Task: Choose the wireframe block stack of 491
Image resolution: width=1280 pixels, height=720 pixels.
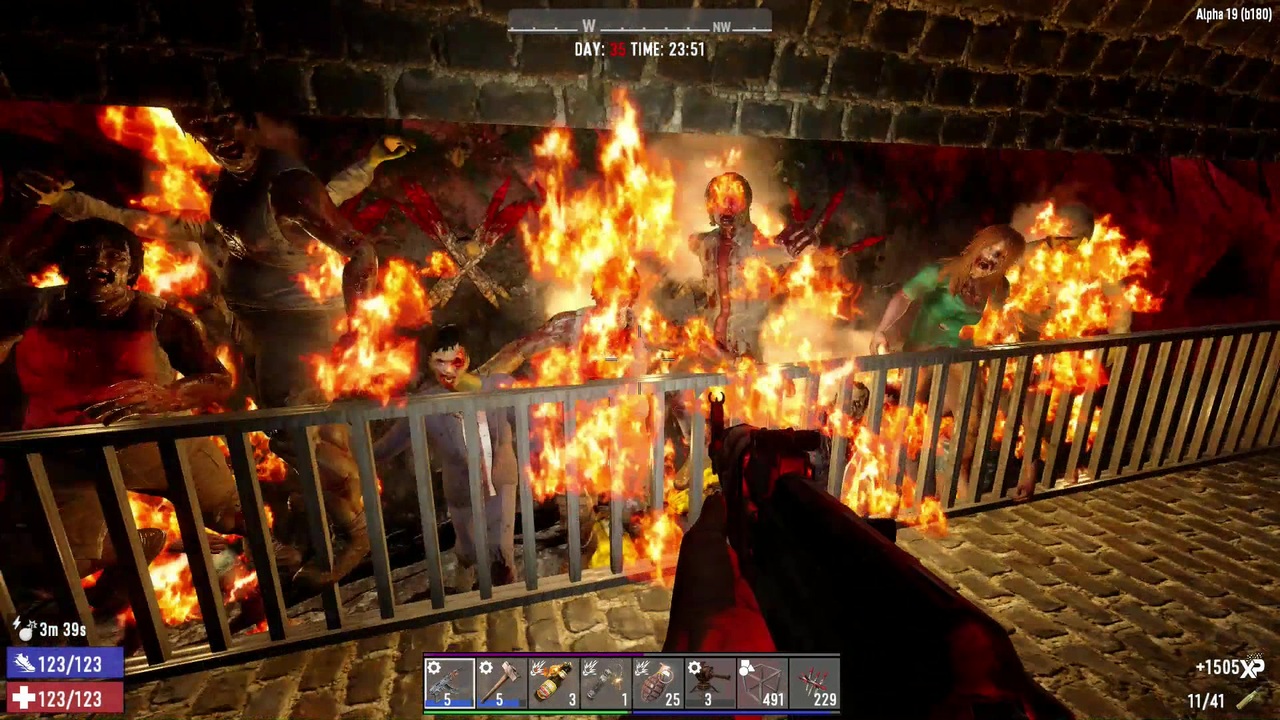Action: (762, 683)
